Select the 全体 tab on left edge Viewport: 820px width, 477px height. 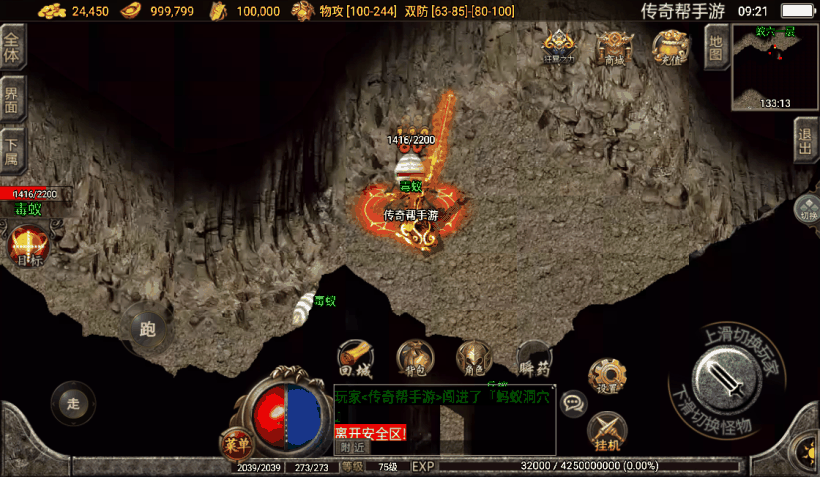pyautogui.click(x=12, y=45)
